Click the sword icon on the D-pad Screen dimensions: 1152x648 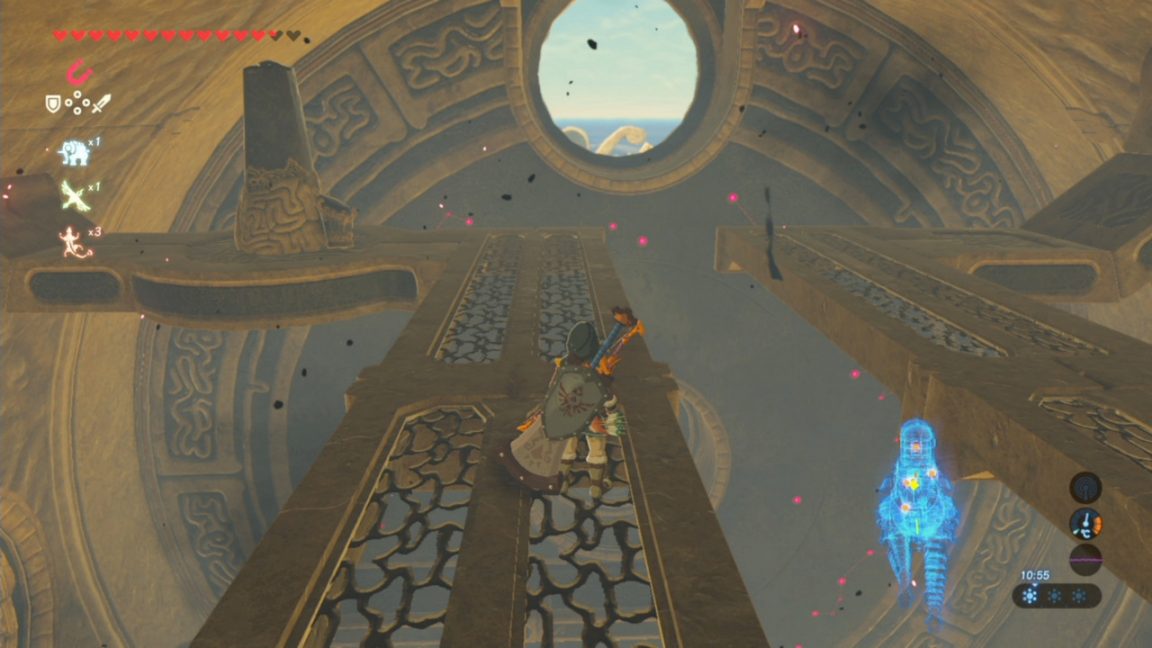(x=100, y=103)
